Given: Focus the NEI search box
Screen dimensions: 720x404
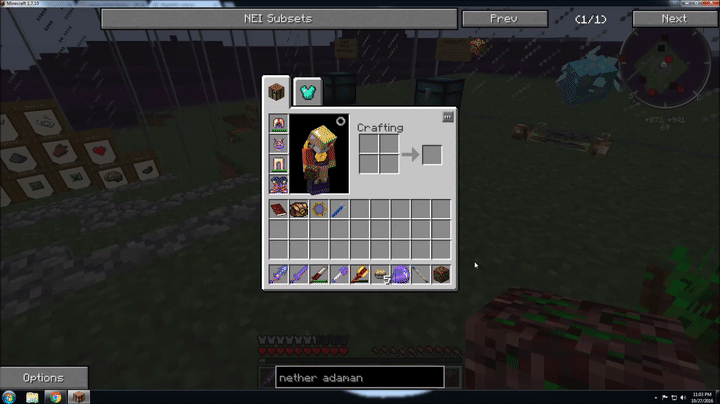Looking at the screenshot, I should pyautogui.click(x=359, y=378).
